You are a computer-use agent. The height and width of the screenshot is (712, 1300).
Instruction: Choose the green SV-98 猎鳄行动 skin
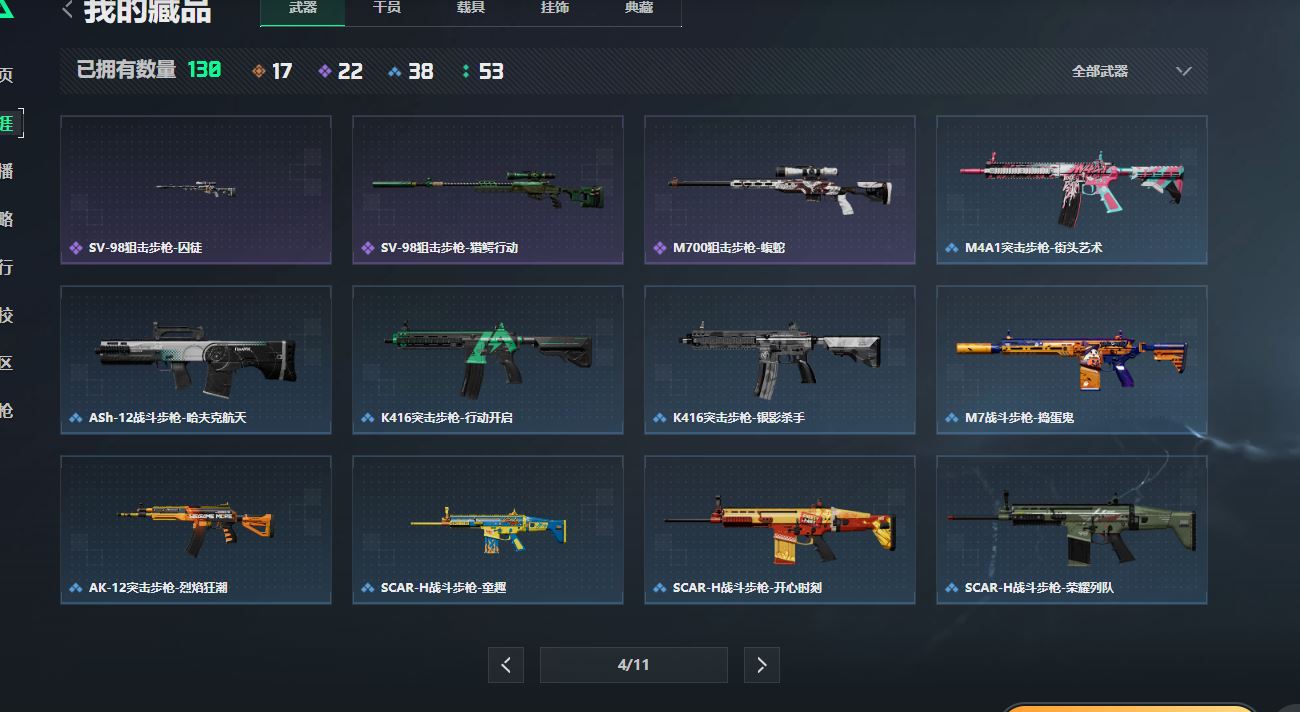(488, 190)
